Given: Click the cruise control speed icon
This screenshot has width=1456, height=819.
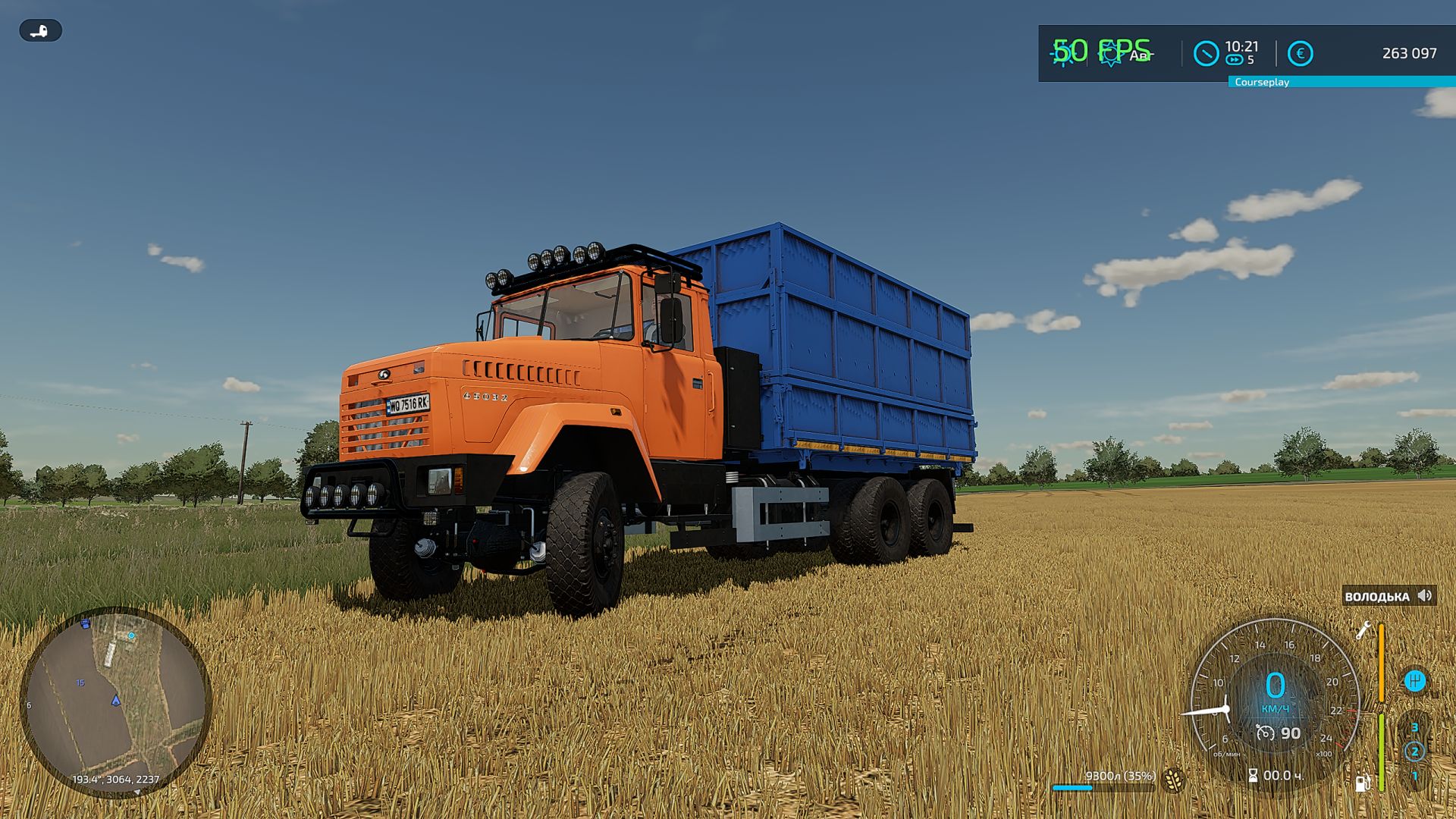Looking at the screenshot, I should point(1265,733).
